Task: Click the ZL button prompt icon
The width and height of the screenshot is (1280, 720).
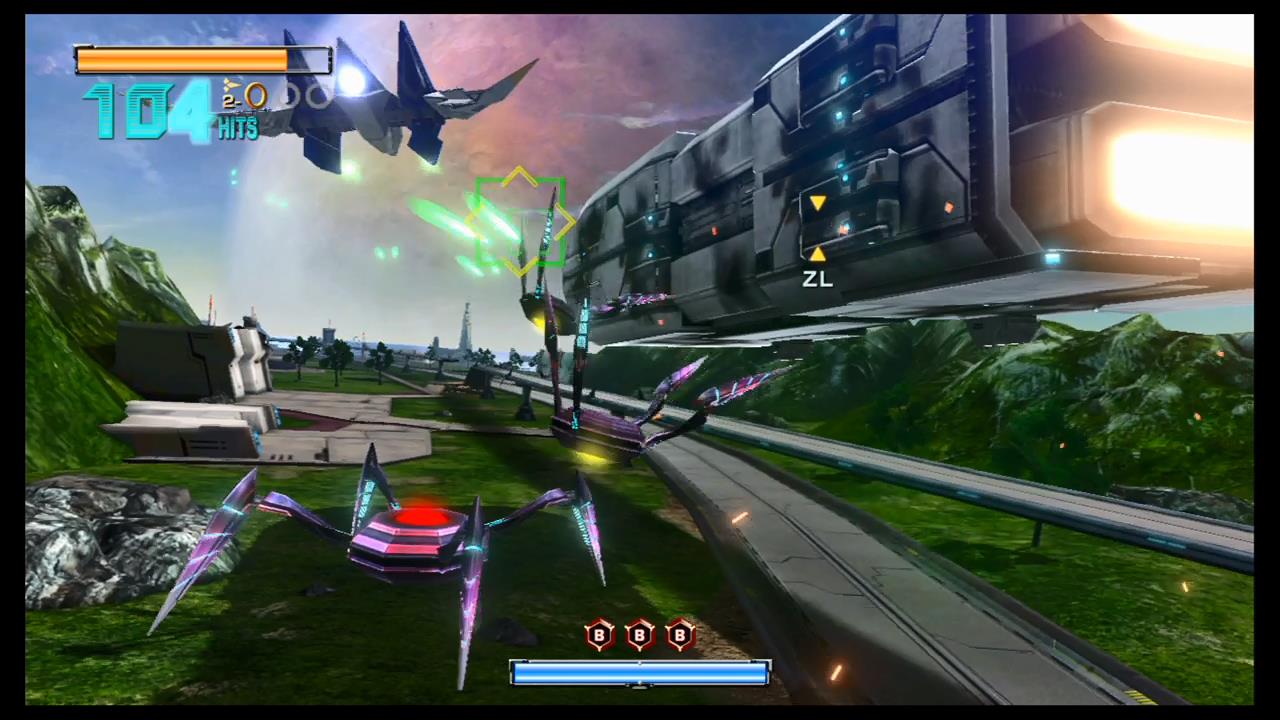Action: [818, 280]
